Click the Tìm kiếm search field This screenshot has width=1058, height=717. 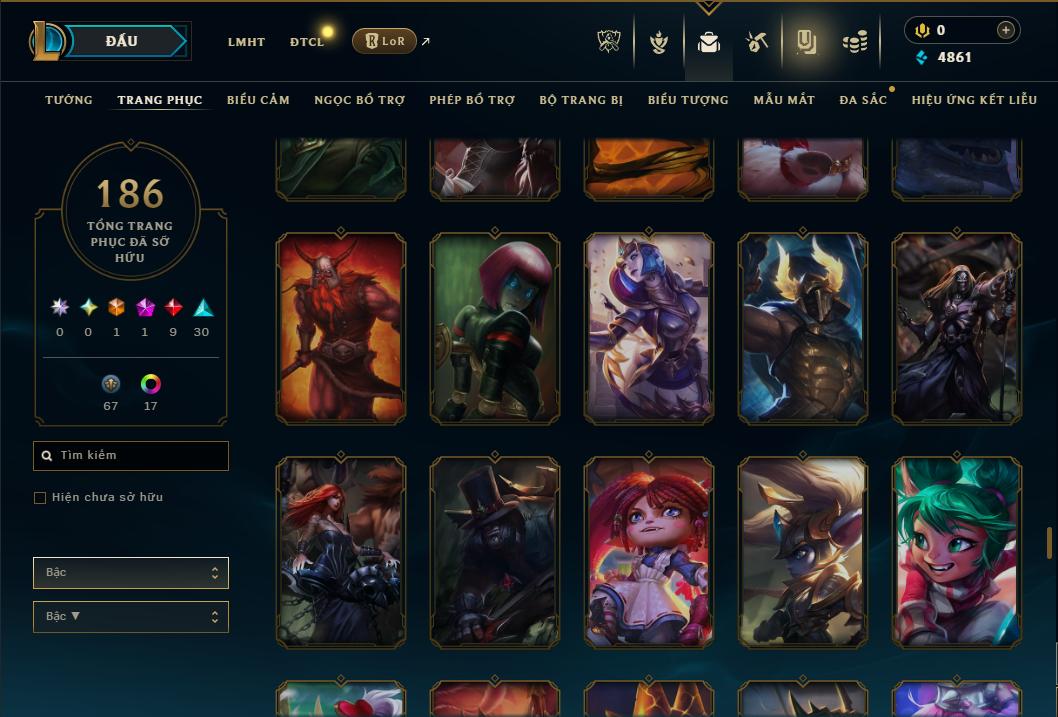click(131, 456)
